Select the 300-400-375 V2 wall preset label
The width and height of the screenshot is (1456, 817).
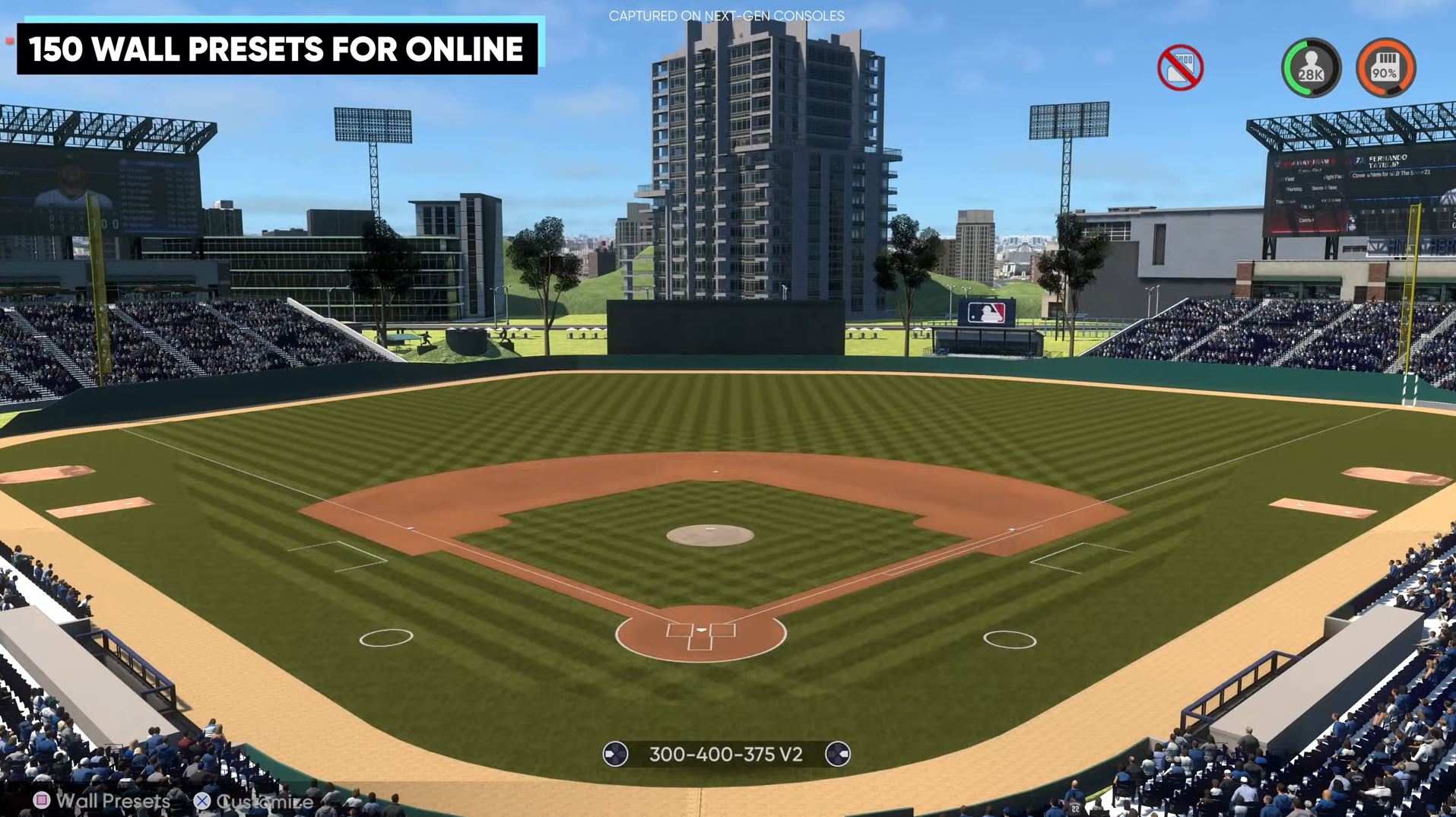pyautogui.click(x=725, y=754)
